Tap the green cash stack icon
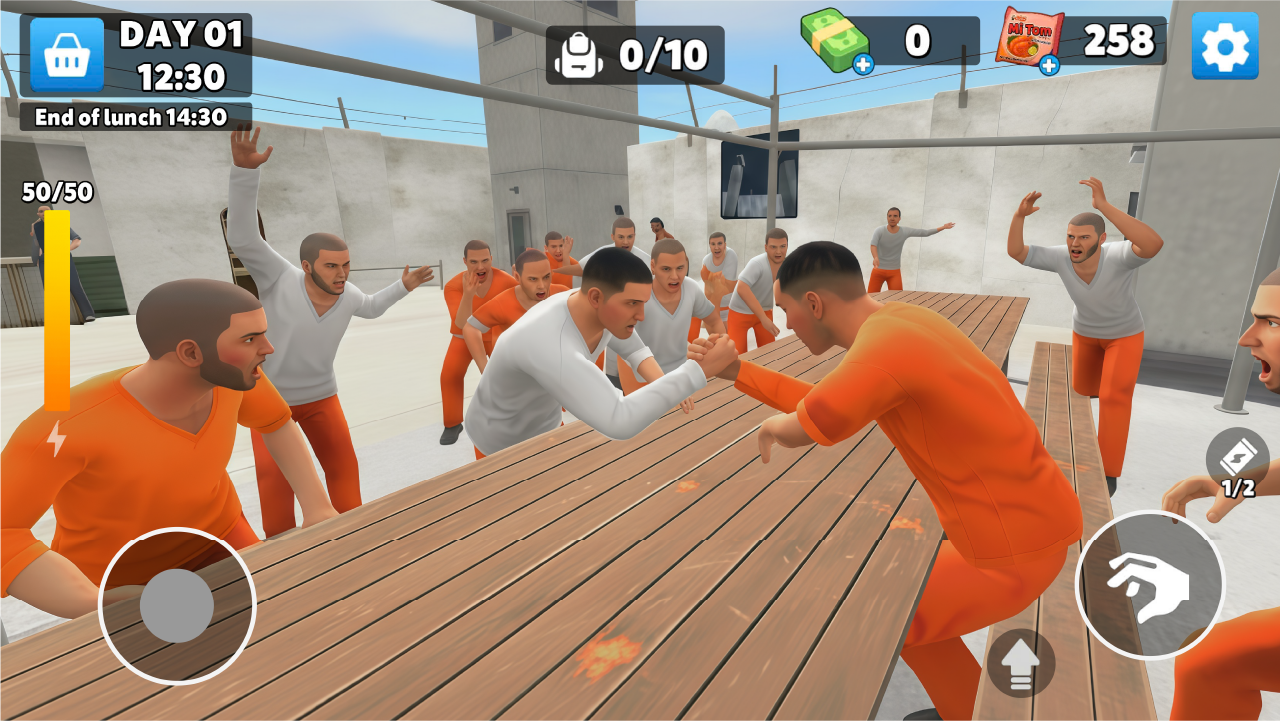The width and height of the screenshot is (1281, 721). tap(836, 40)
